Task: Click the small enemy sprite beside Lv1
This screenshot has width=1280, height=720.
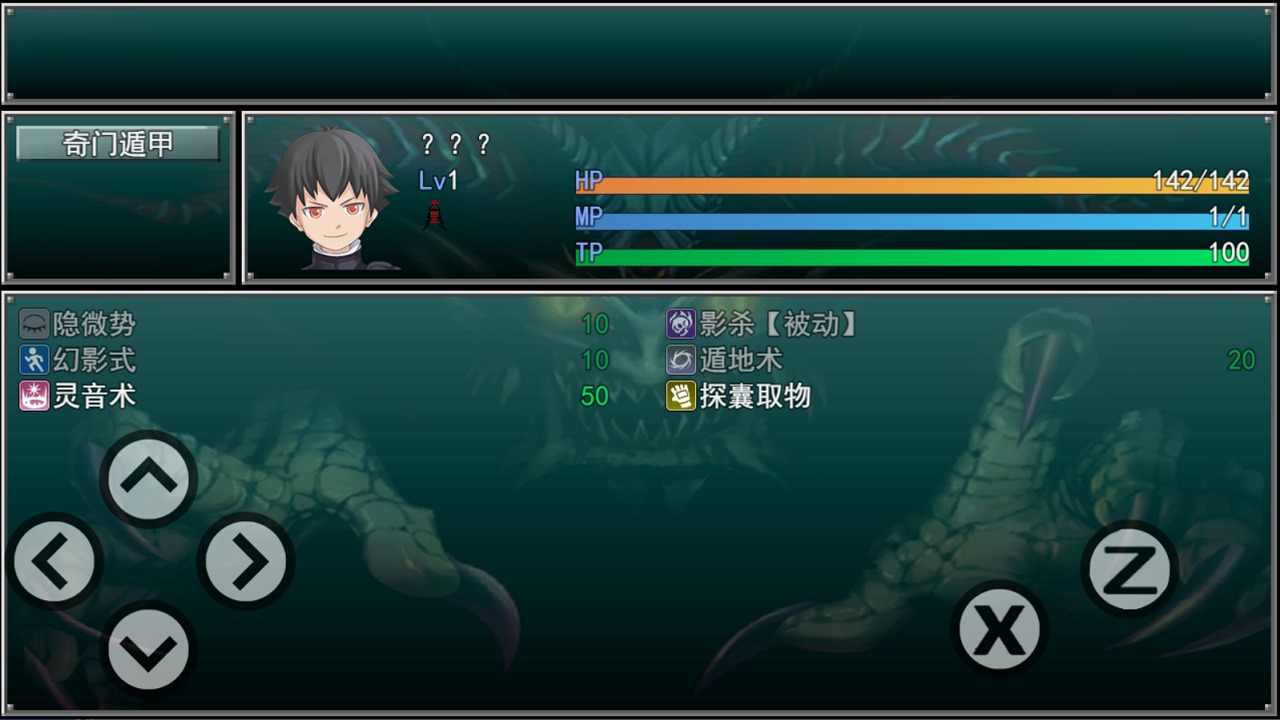Action: point(434,213)
